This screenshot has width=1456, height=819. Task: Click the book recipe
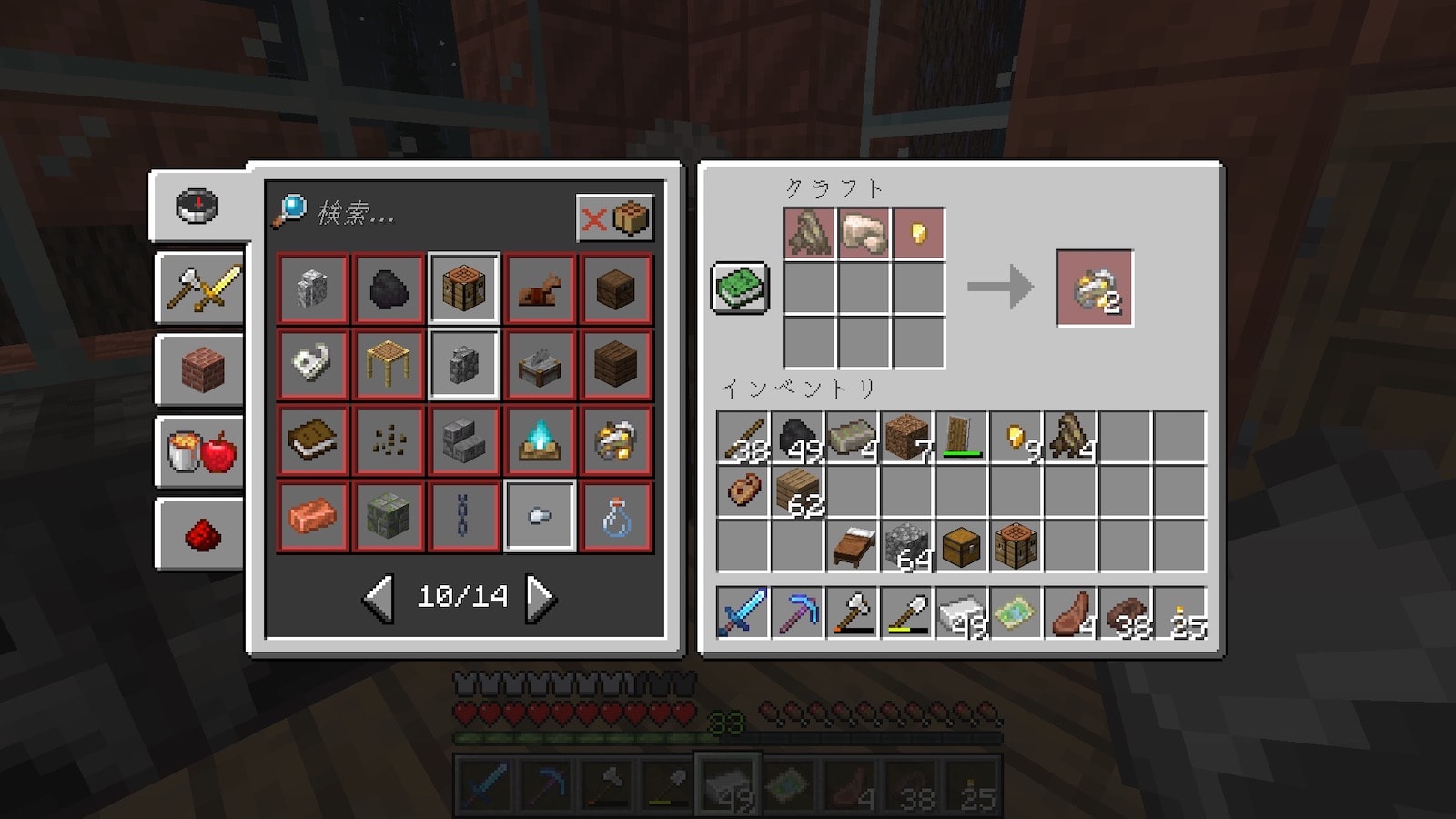[313, 440]
